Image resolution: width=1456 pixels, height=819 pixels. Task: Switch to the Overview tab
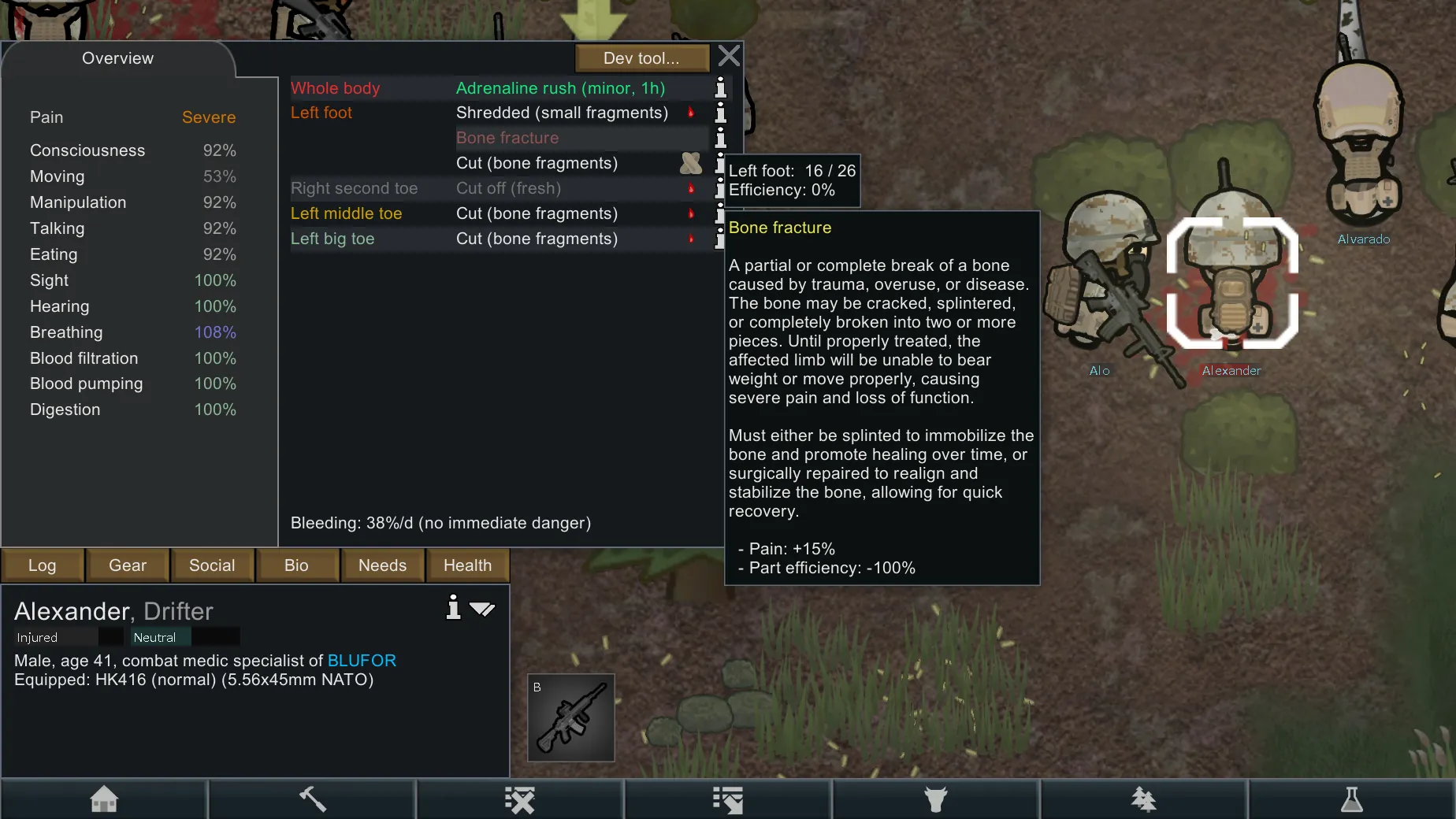pos(117,58)
